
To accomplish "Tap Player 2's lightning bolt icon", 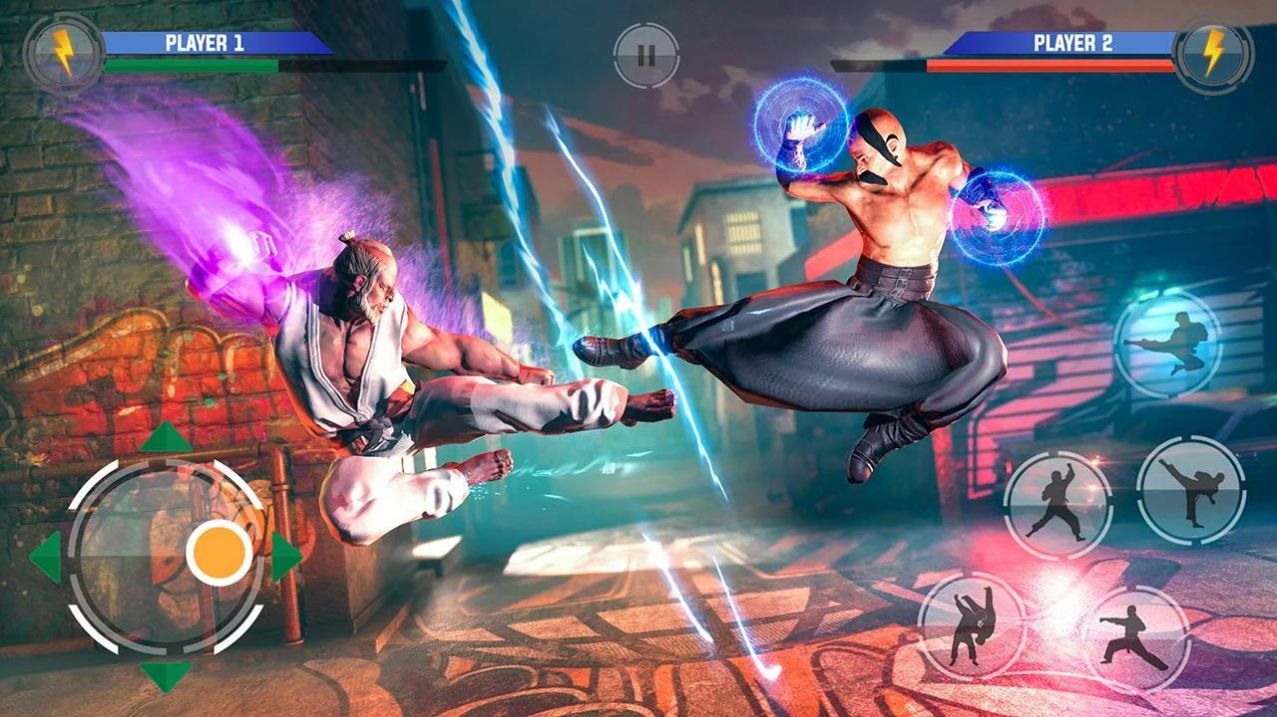I will pyautogui.click(x=1213, y=53).
